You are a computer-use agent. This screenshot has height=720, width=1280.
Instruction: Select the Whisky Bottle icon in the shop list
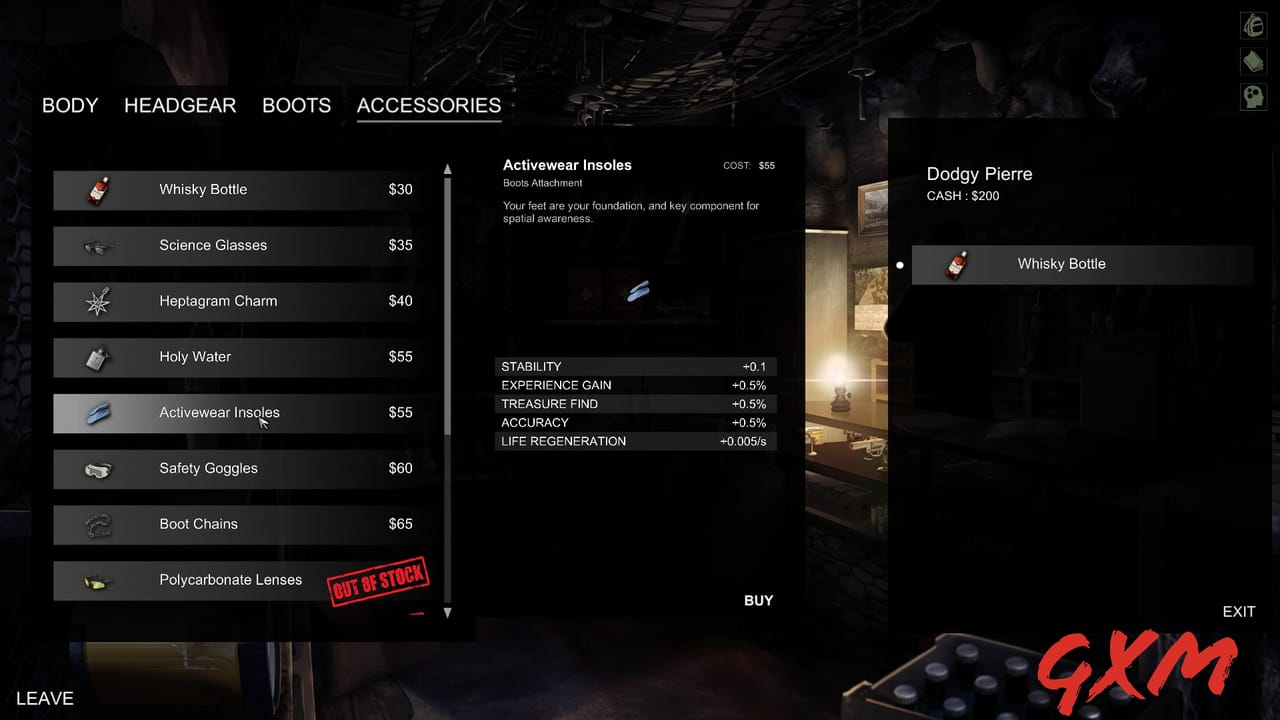click(x=98, y=189)
